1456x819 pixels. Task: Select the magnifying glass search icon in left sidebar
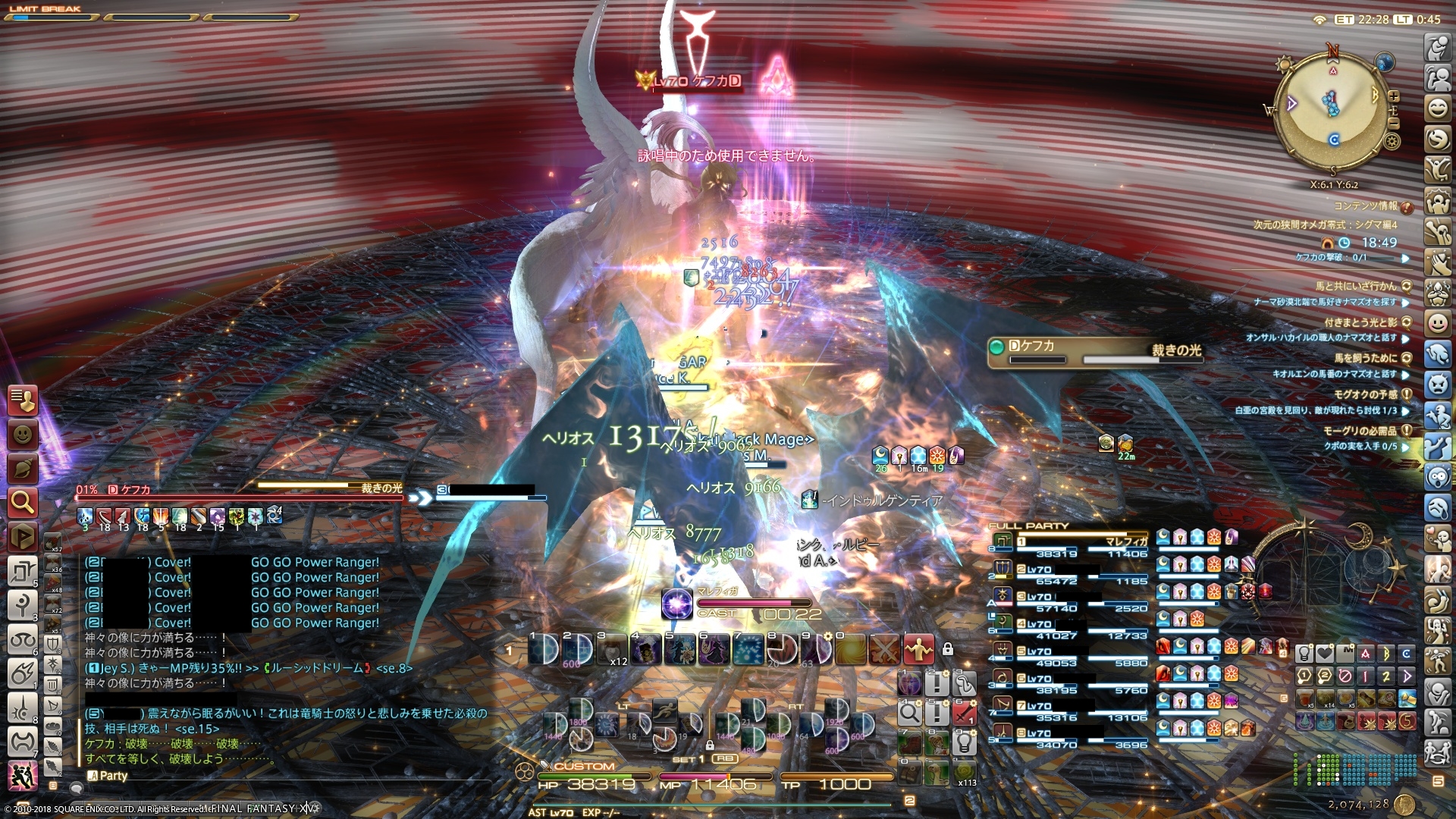point(24,500)
